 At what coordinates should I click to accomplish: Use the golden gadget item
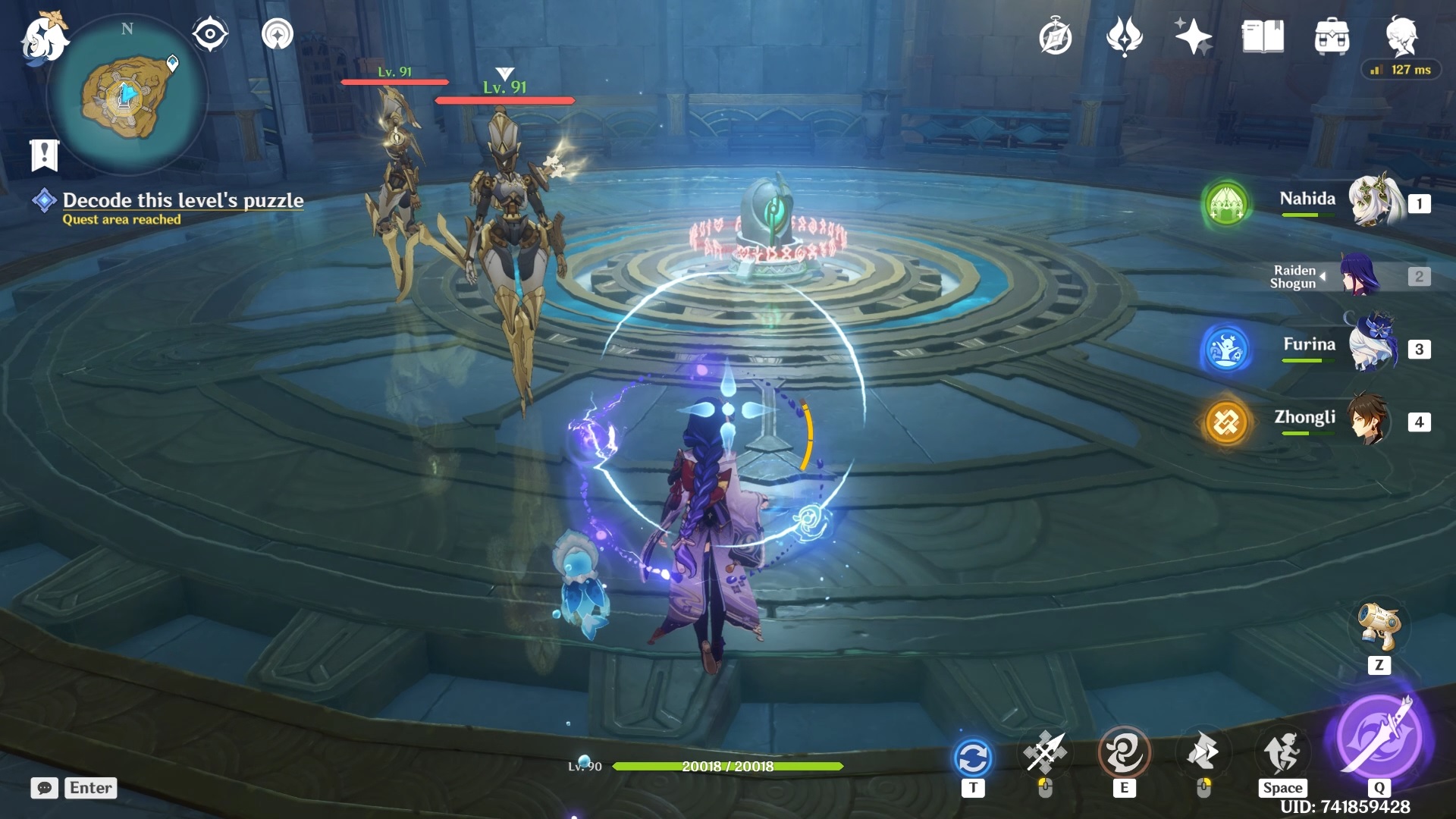1379,626
